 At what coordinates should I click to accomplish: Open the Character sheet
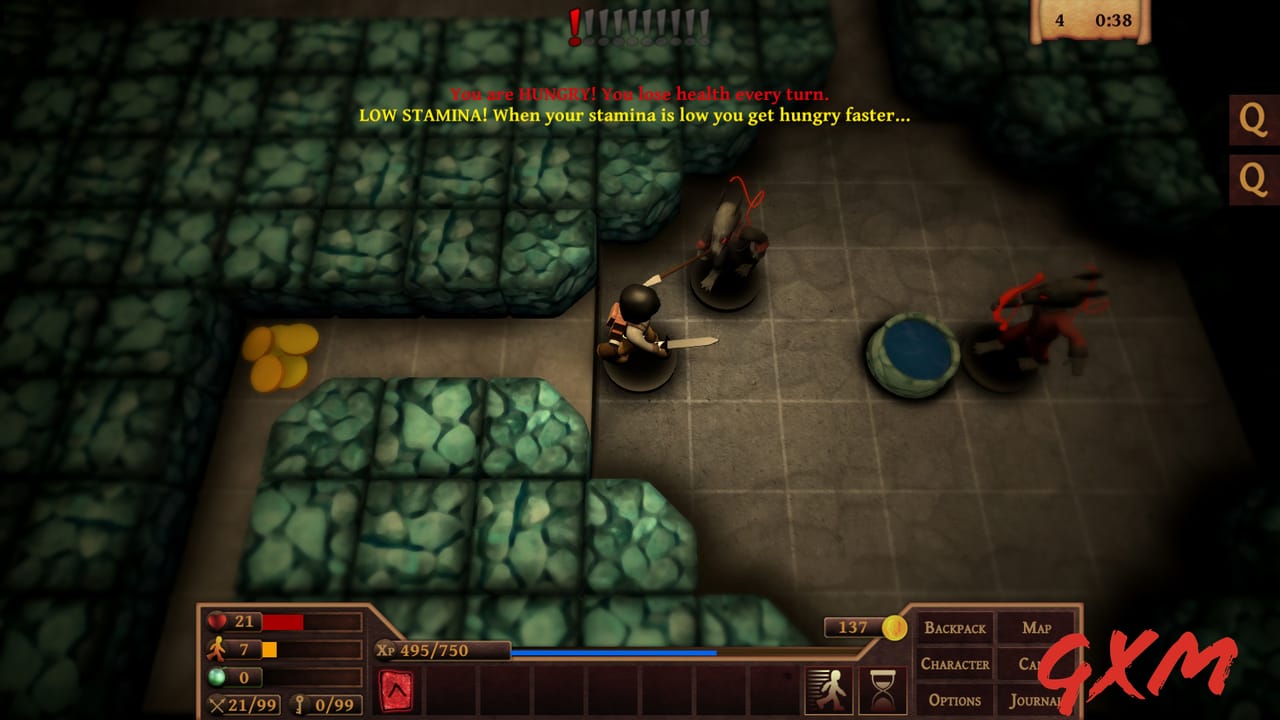pos(955,664)
